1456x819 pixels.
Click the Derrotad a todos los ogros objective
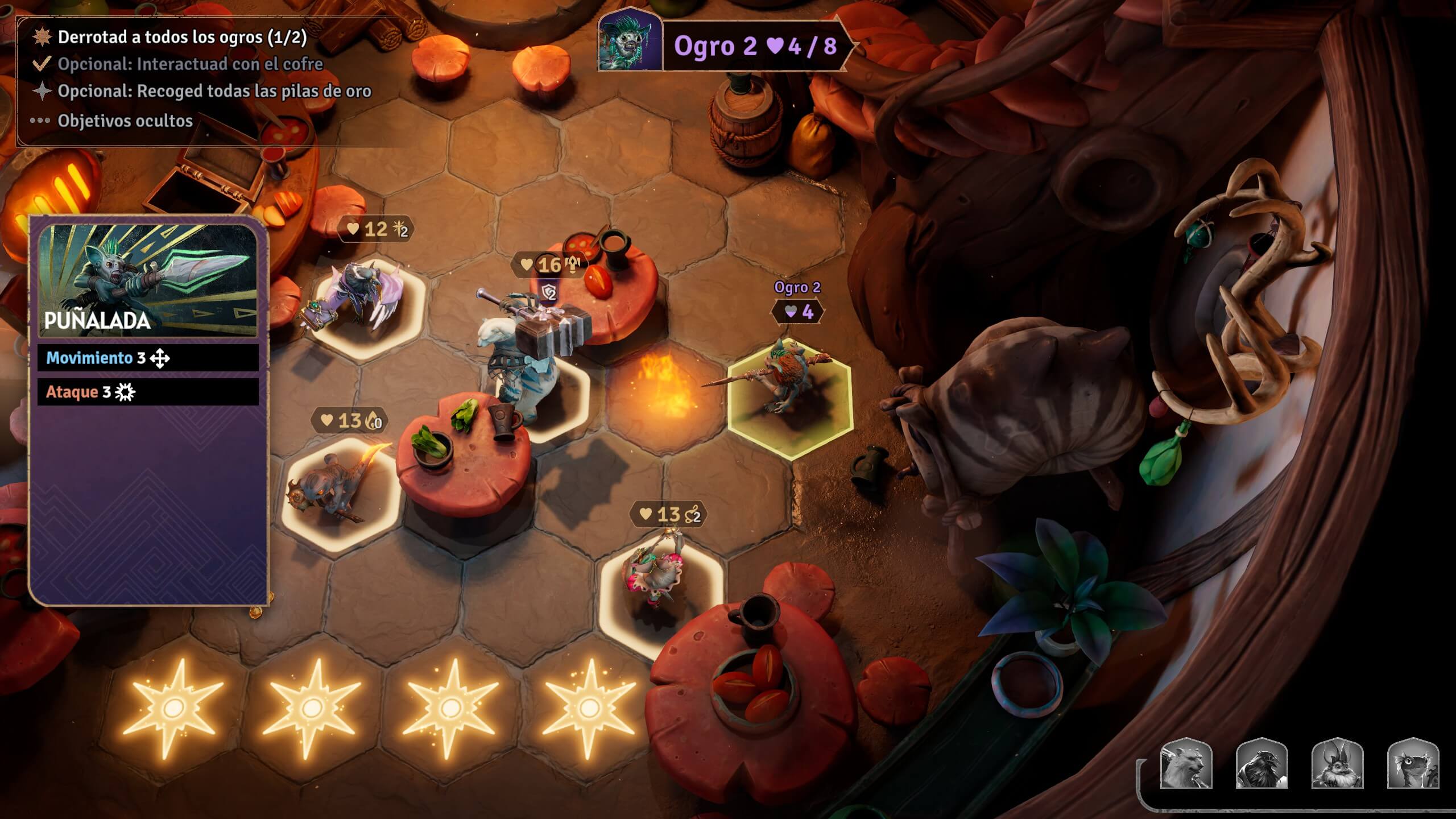(x=182, y=37)
